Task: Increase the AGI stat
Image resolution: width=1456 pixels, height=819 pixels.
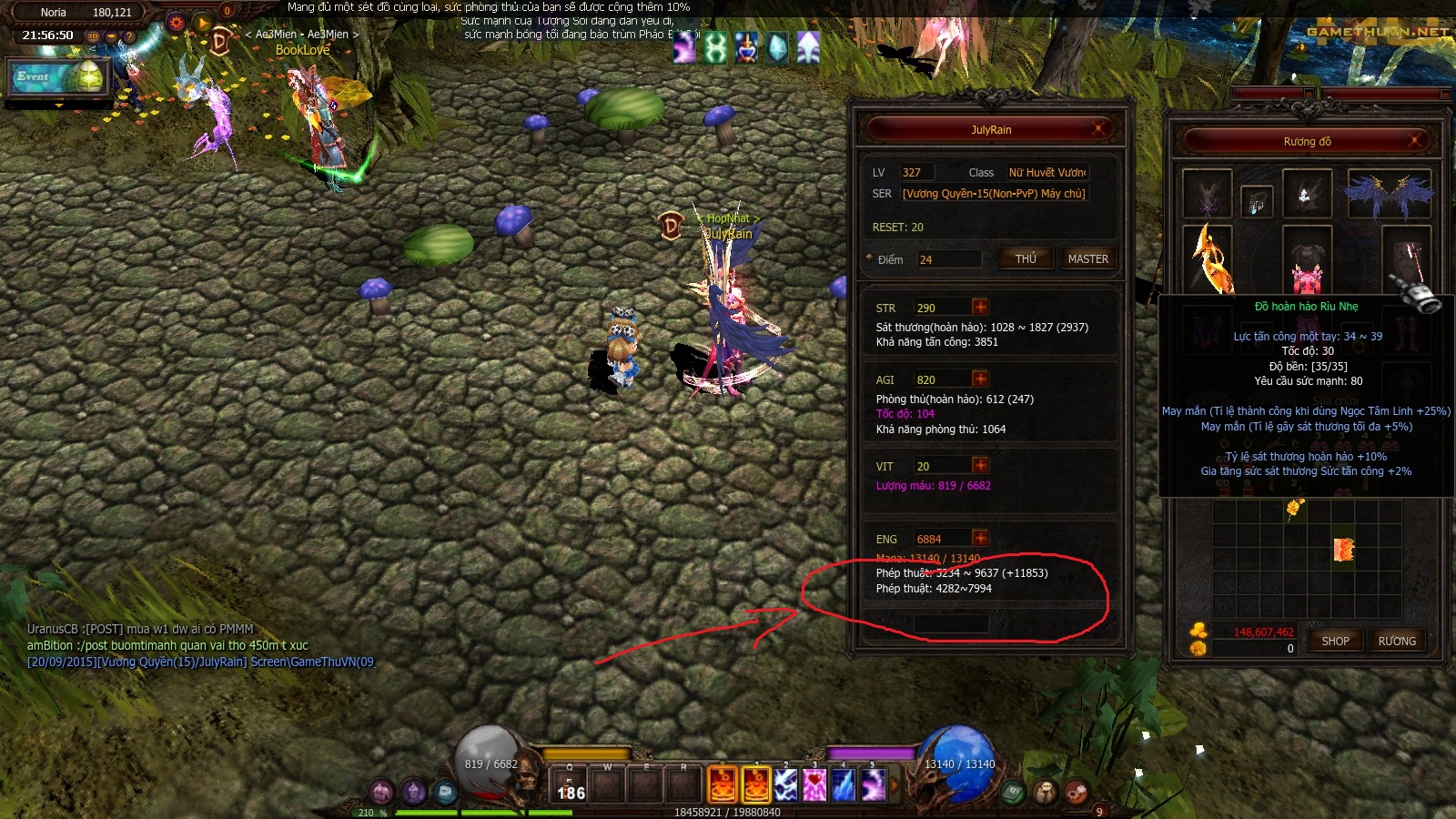Action: [980, 379]
